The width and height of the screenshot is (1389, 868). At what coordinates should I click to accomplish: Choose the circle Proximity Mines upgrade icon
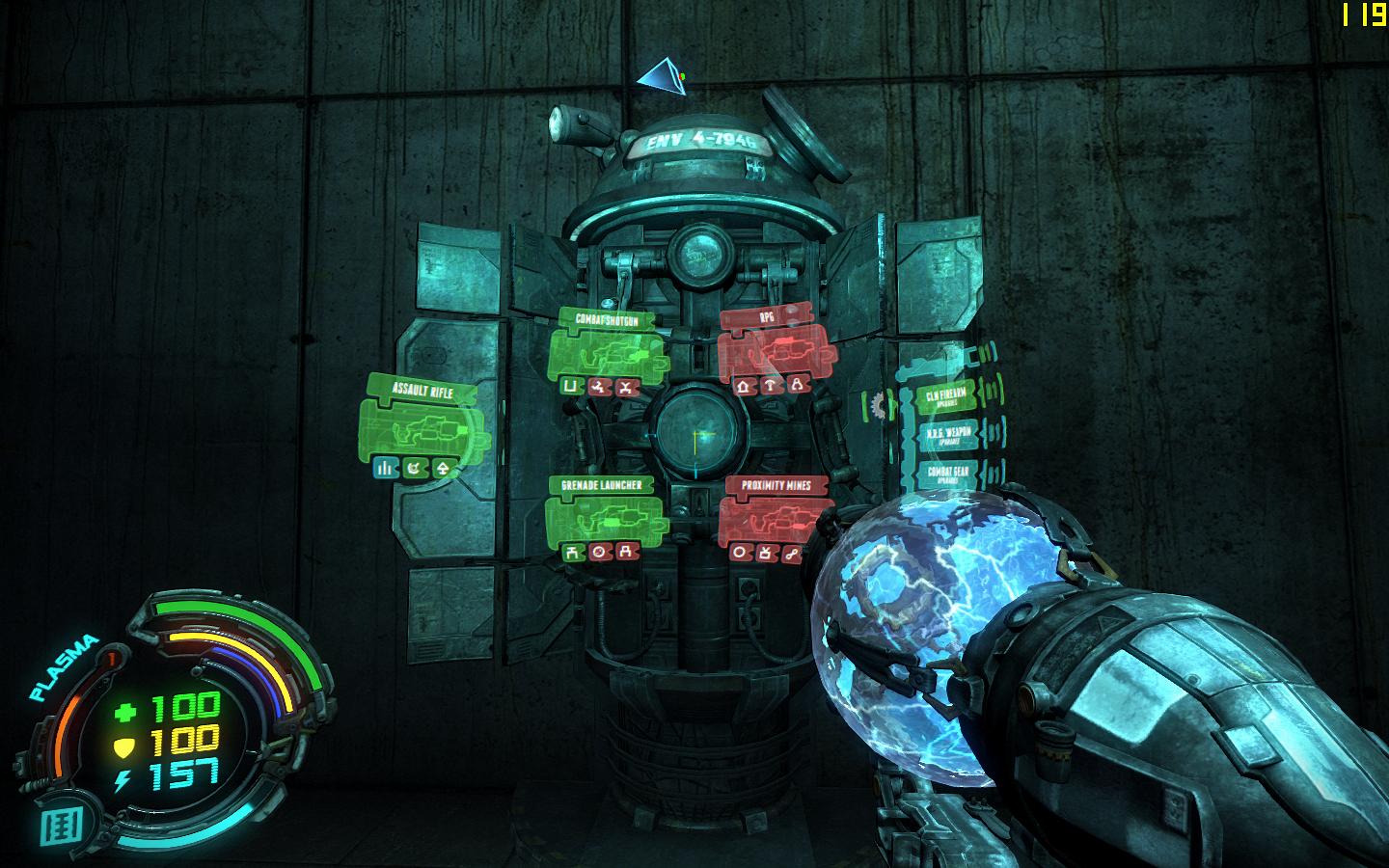pyautogui.click(x=741, y=553)
